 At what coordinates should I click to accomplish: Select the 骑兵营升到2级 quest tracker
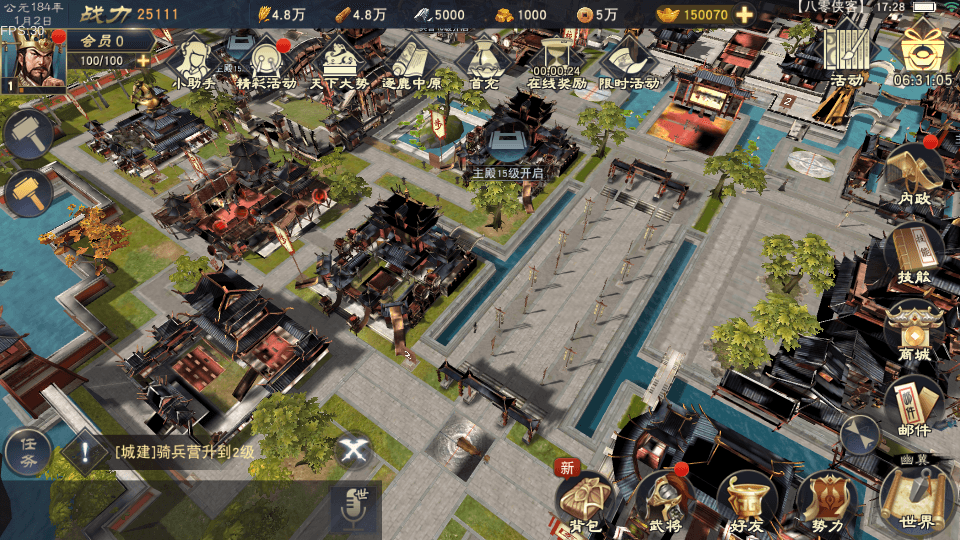[185, 452]
